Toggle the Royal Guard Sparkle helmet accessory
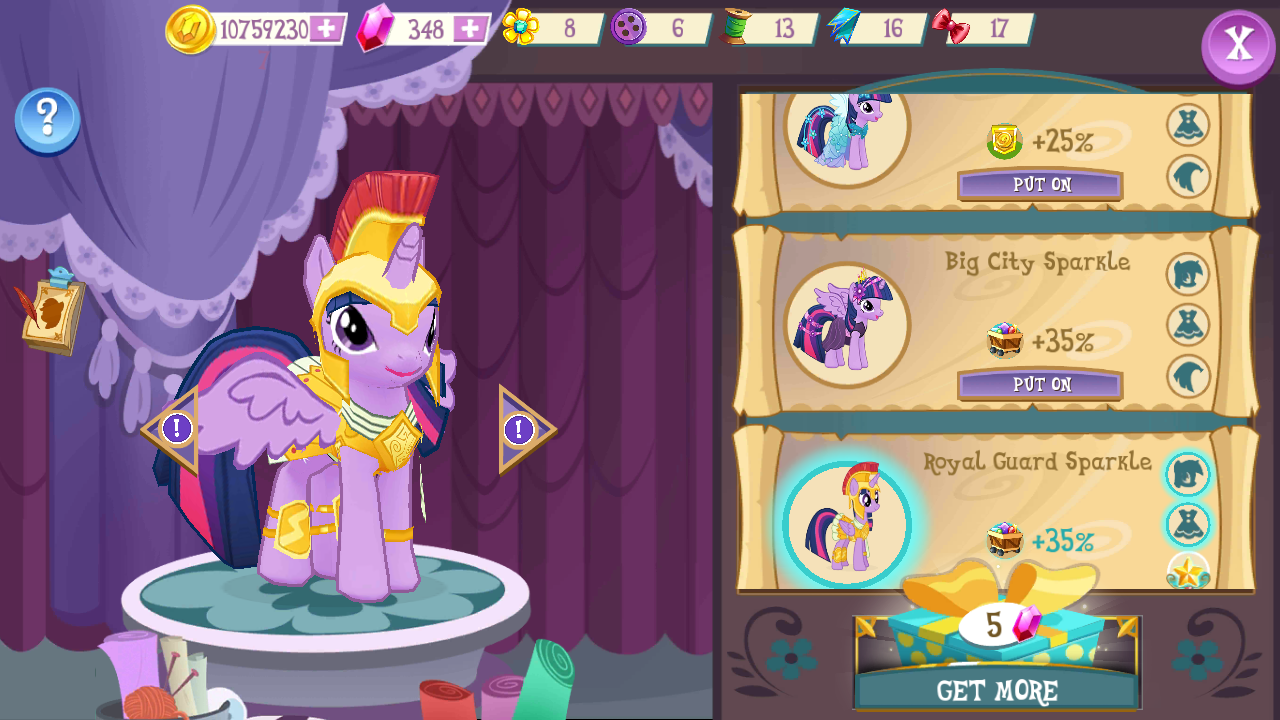Viewport: 1280px width, 720px height. [x=1187, y=473]
